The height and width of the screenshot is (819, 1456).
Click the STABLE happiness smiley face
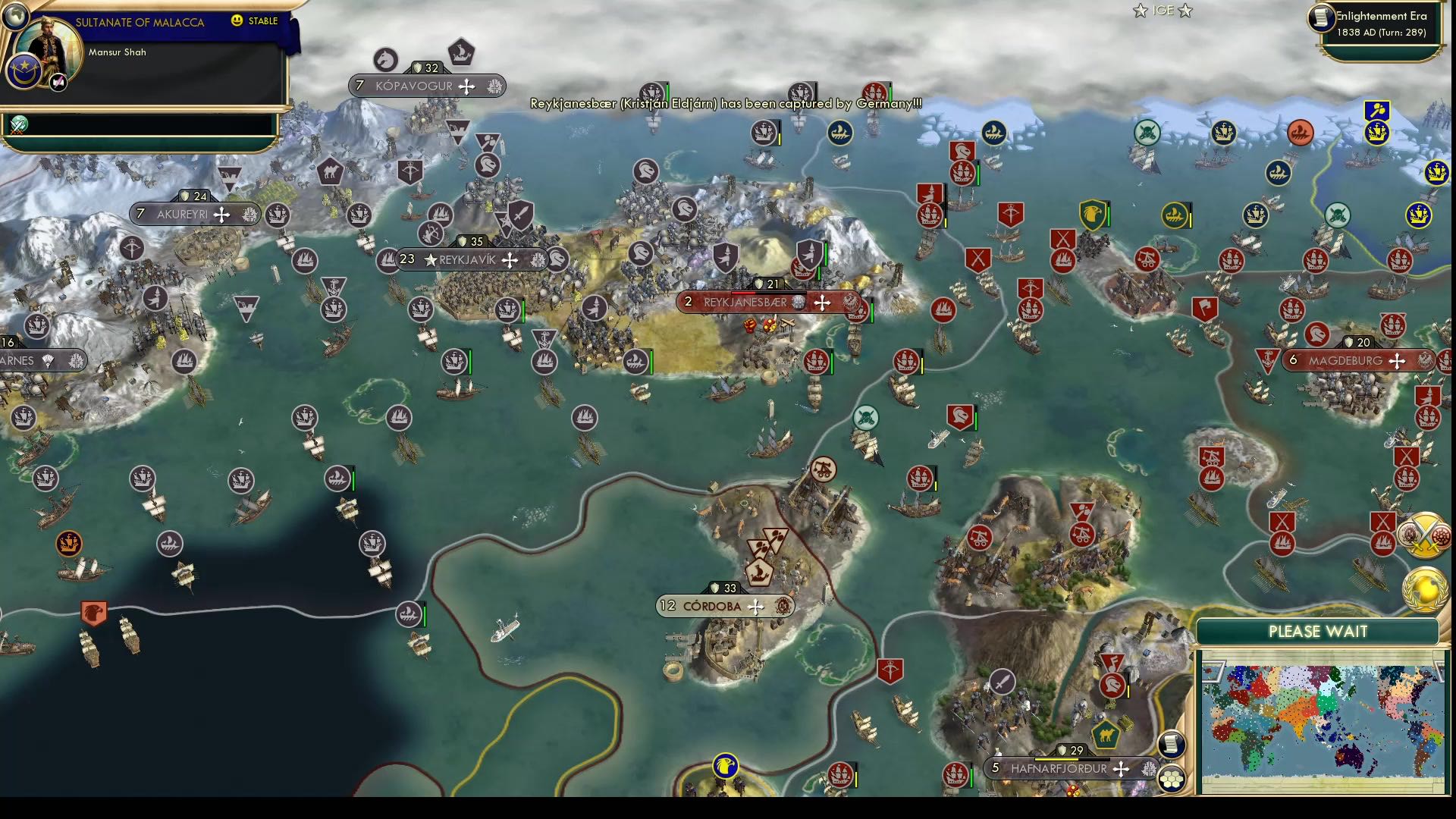[x=237, y=22]
